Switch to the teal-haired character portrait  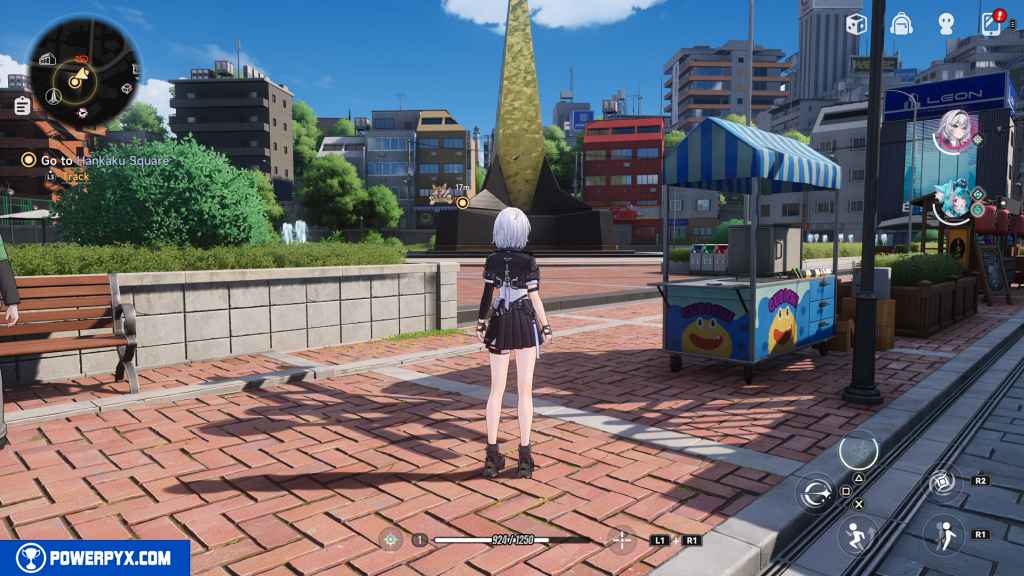[x=953, y=200]
